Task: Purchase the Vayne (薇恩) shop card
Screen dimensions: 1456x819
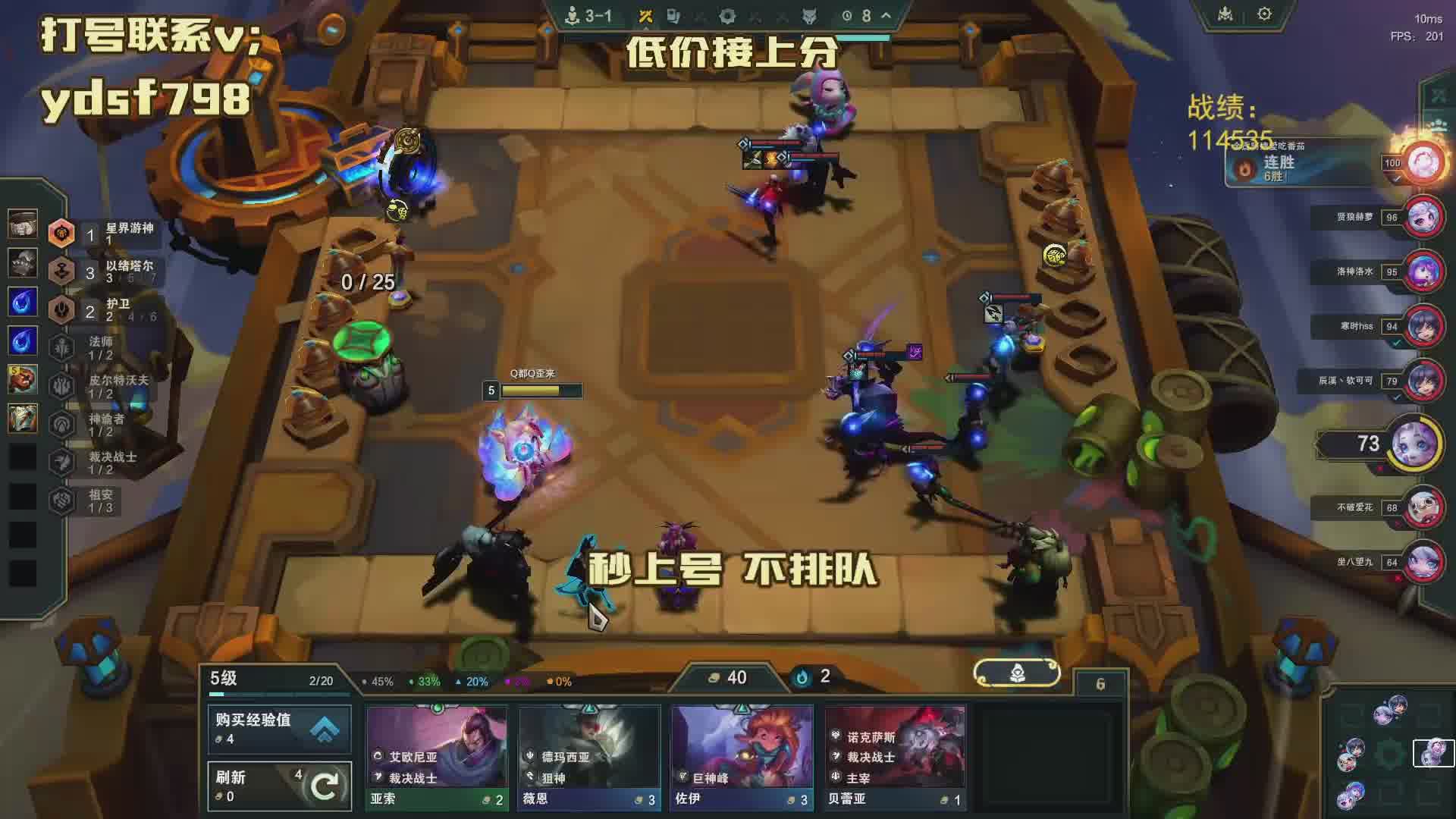Action: (x=589, y=757)
